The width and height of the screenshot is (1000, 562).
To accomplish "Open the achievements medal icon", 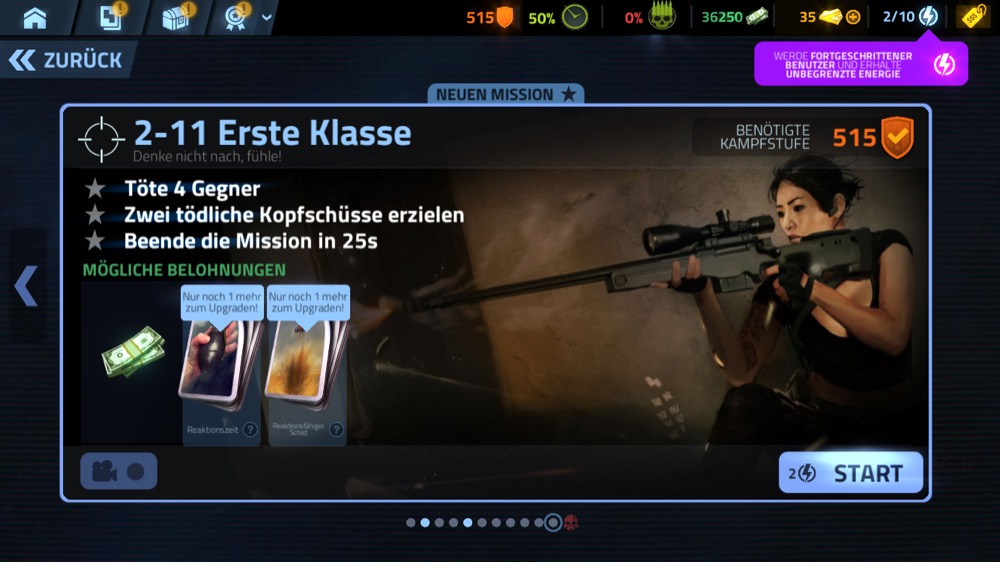I will point(238,17).
